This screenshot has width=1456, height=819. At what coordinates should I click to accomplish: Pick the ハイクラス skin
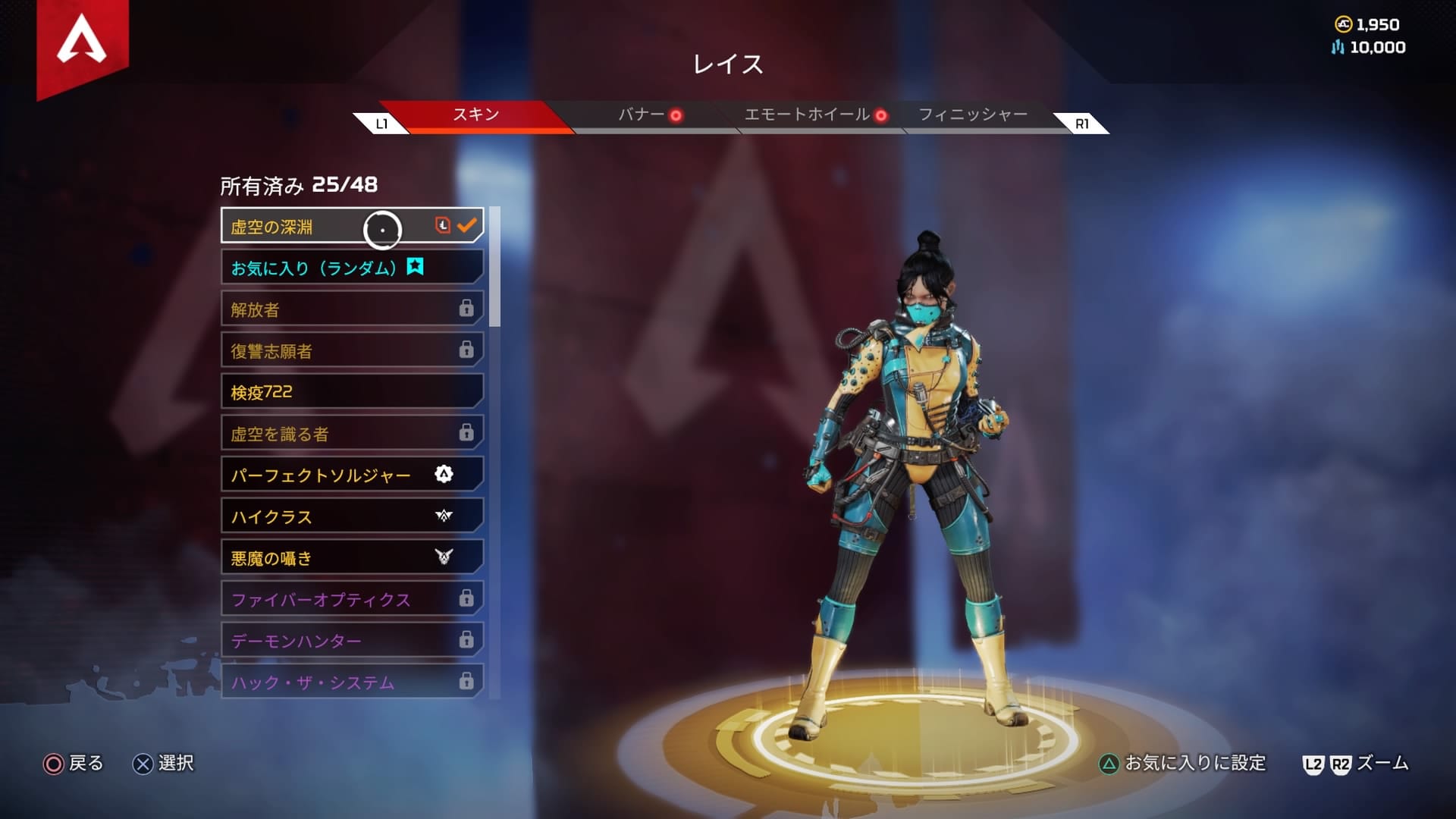click(x=351, y=517)
